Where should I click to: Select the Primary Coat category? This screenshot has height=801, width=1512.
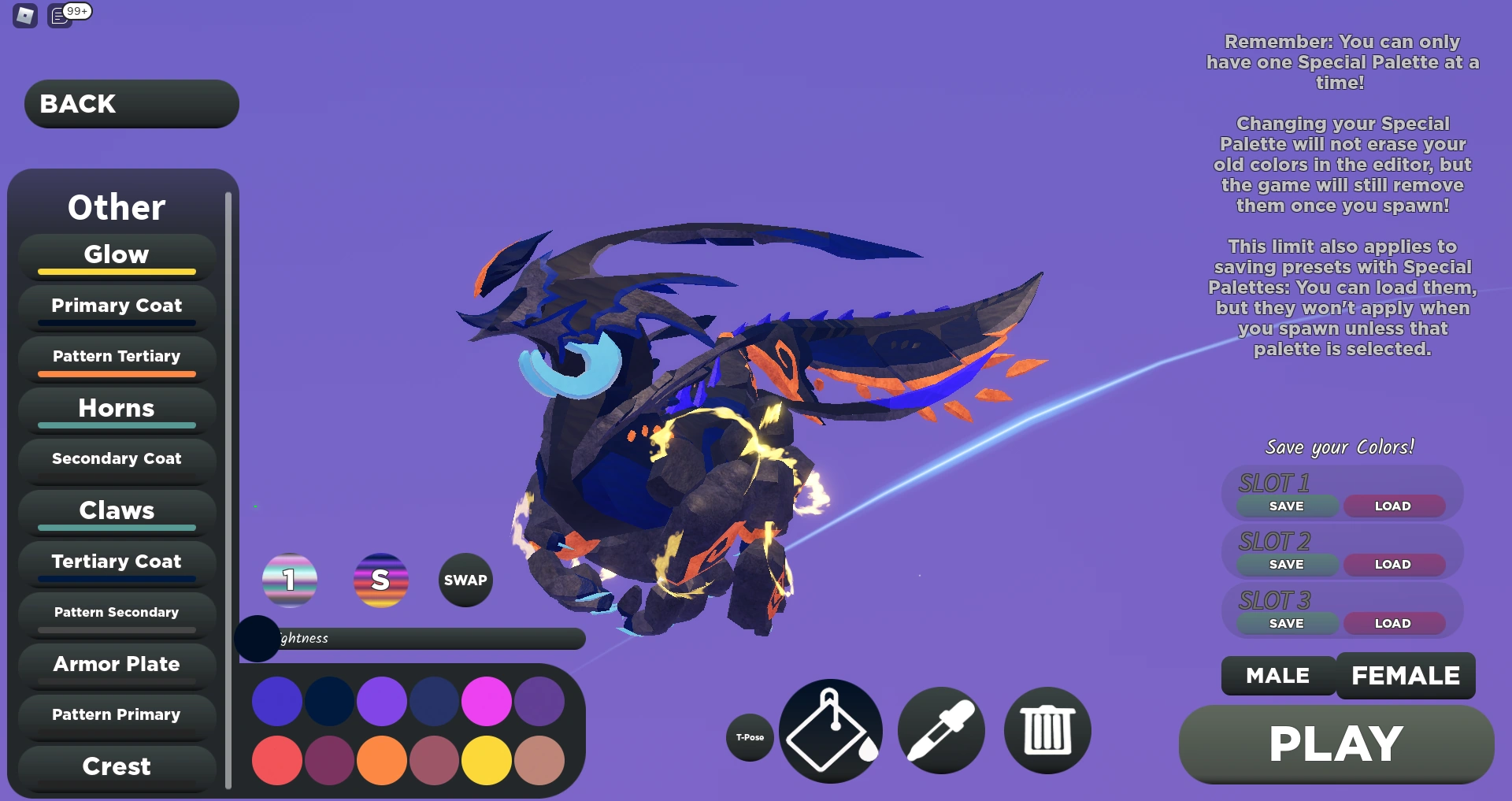(x=116, y=306)
